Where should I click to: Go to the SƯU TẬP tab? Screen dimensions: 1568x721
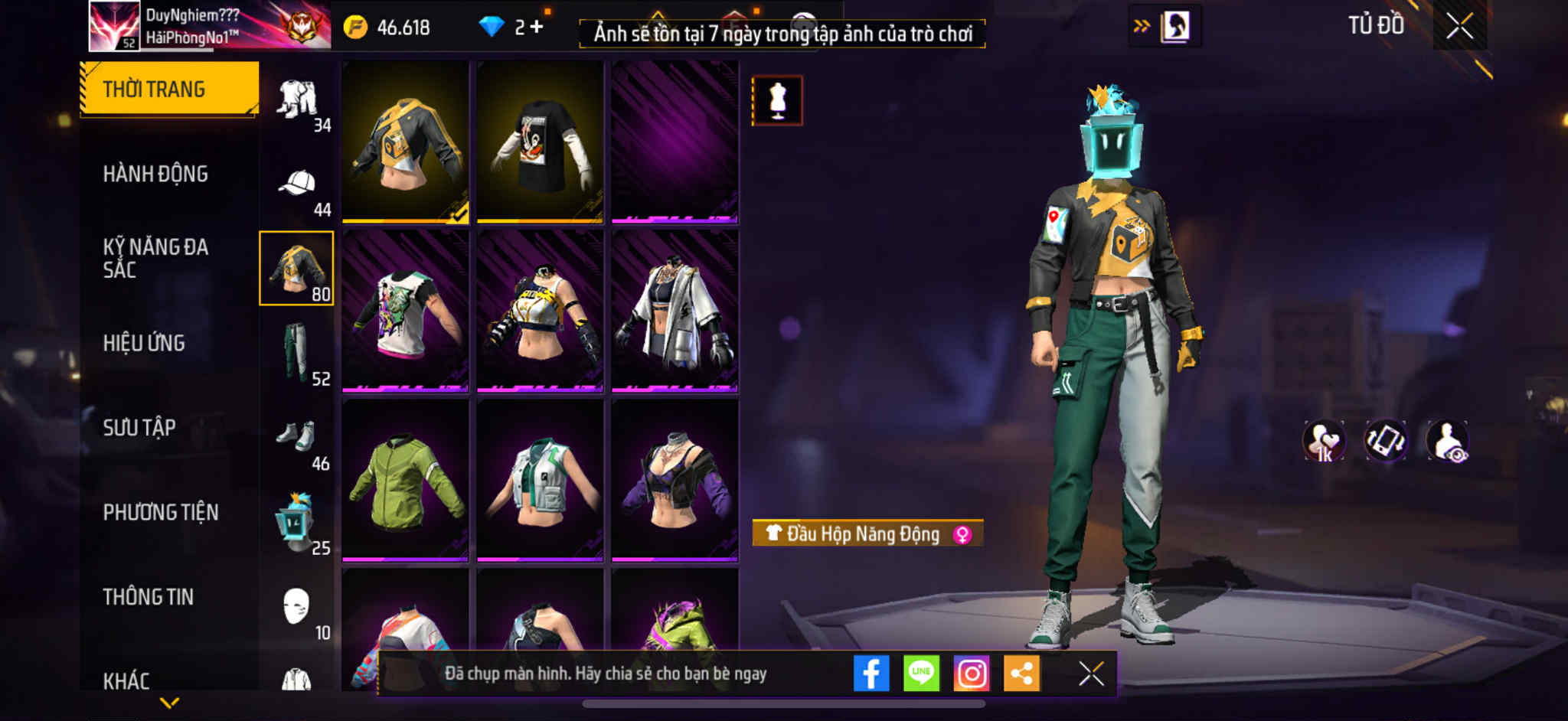click(x=139, y=427)
